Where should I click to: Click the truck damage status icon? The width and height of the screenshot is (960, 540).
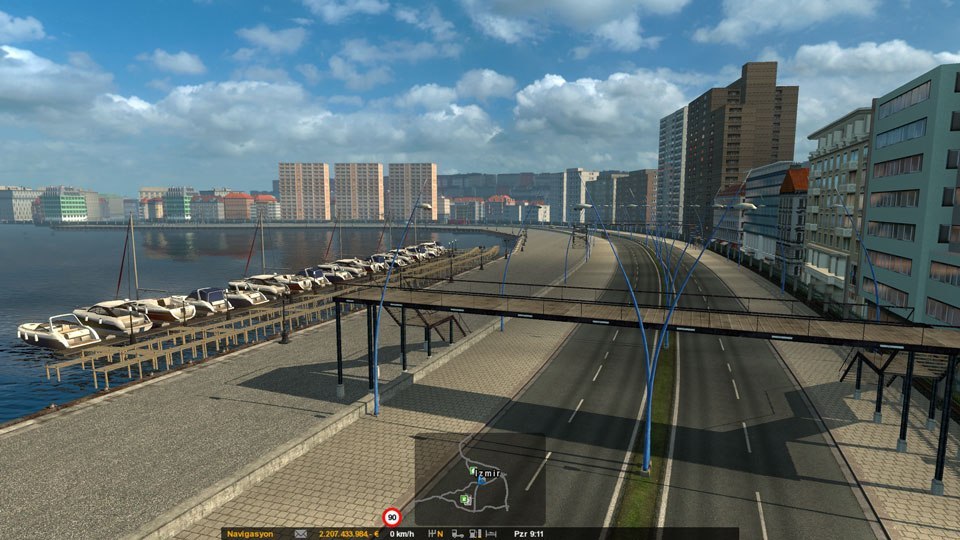coord(456,534)
